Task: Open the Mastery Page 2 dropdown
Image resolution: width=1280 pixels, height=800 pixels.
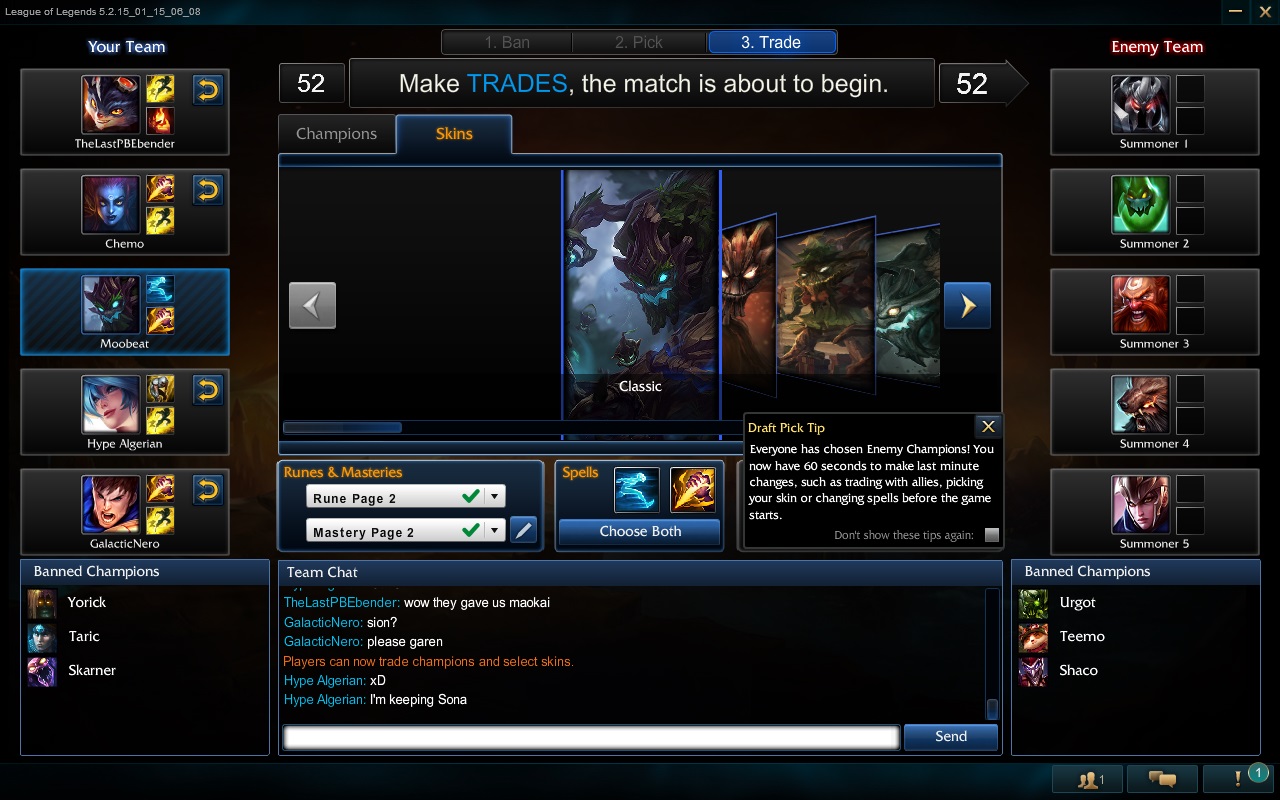Action: click(x=494, y=530)
